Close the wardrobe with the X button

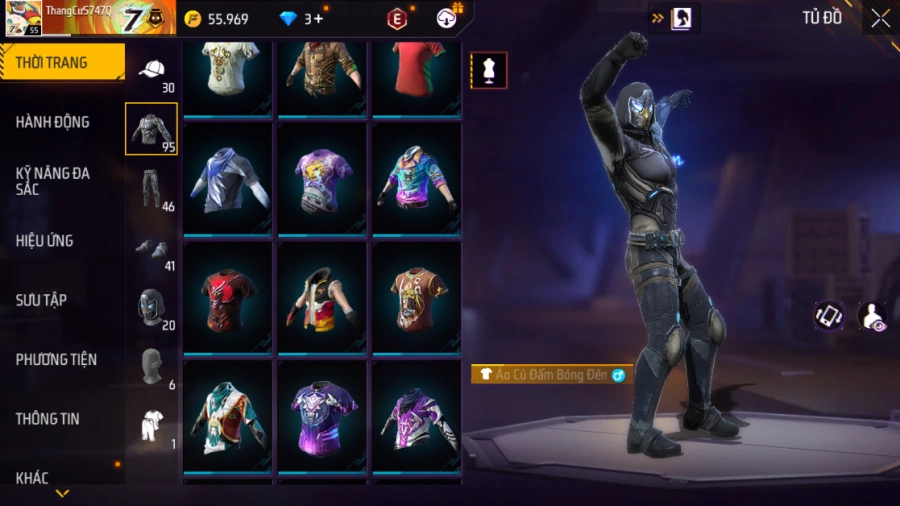click(880, 18)
